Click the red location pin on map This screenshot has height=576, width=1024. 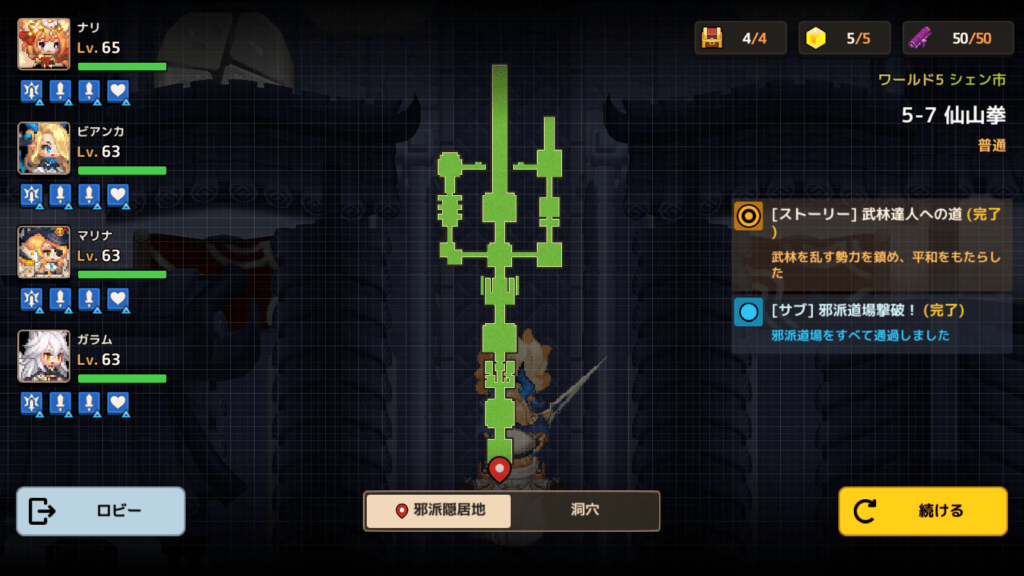coord(499,467)
